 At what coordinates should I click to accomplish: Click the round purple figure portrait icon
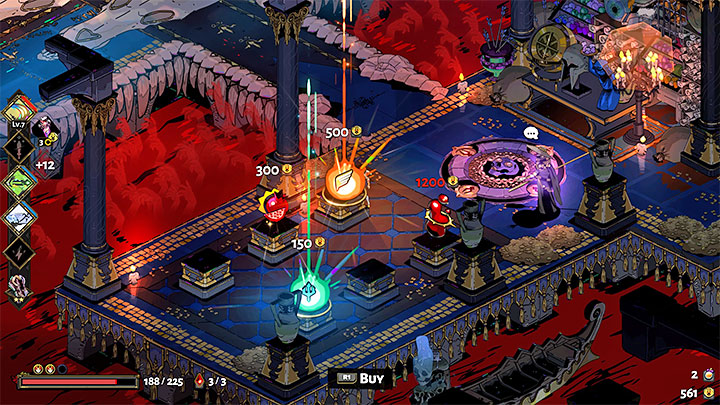click(x=44, y=128)
